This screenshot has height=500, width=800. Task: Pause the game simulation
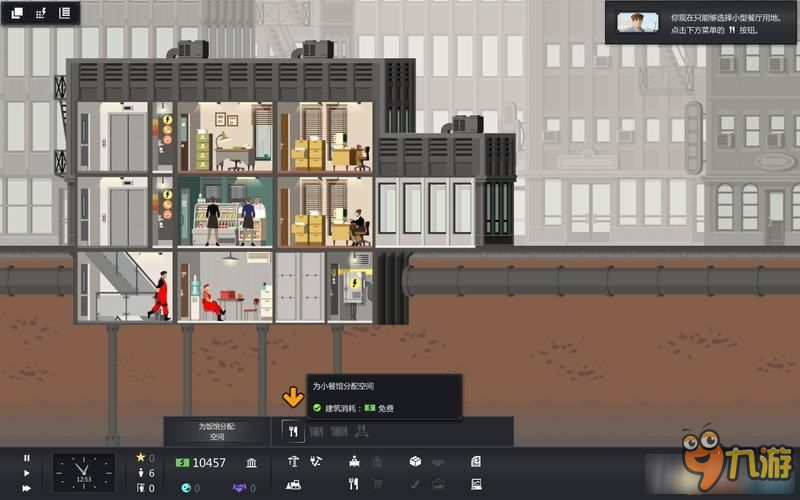(27, 458)
